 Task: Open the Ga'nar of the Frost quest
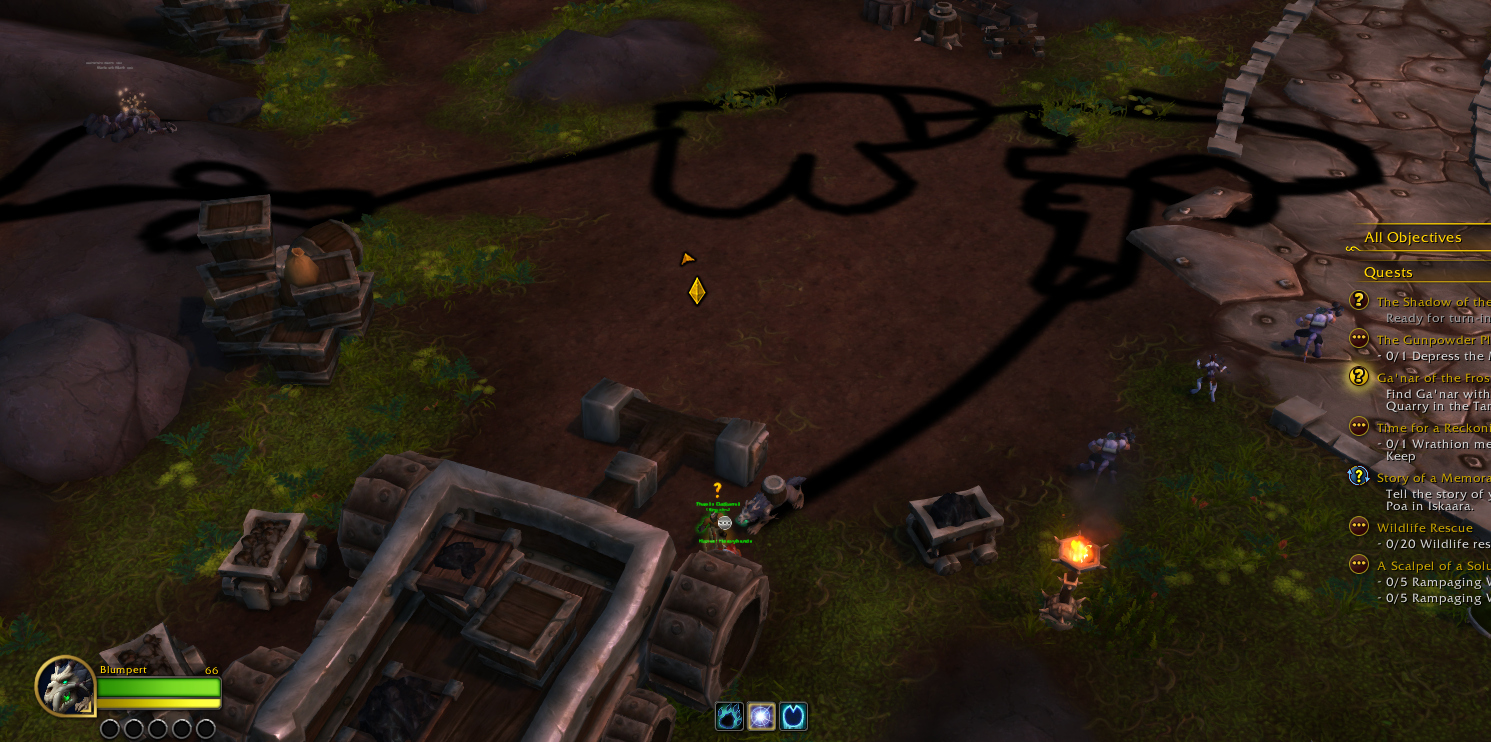click(1432, 378)
